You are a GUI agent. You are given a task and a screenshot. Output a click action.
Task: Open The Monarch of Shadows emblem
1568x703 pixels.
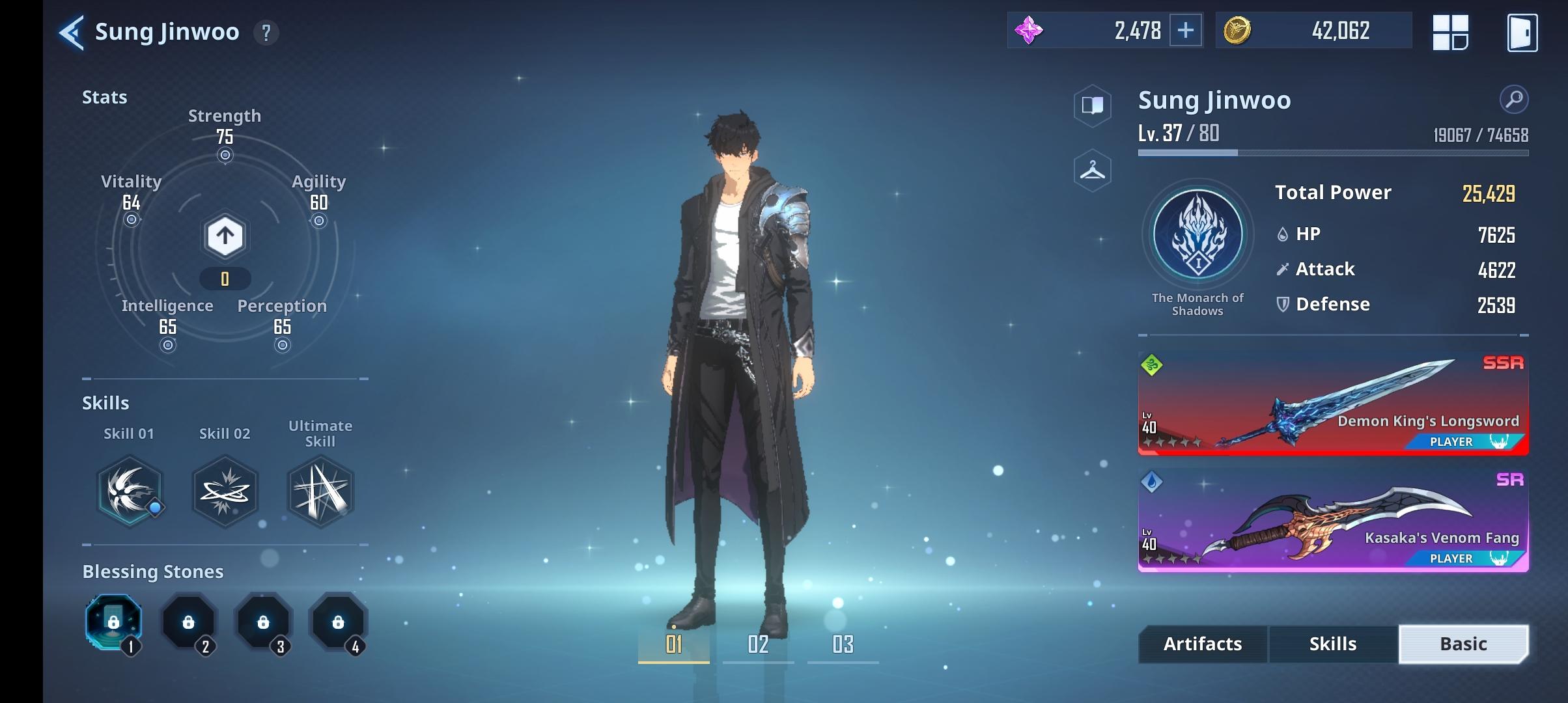point(1197,236)
